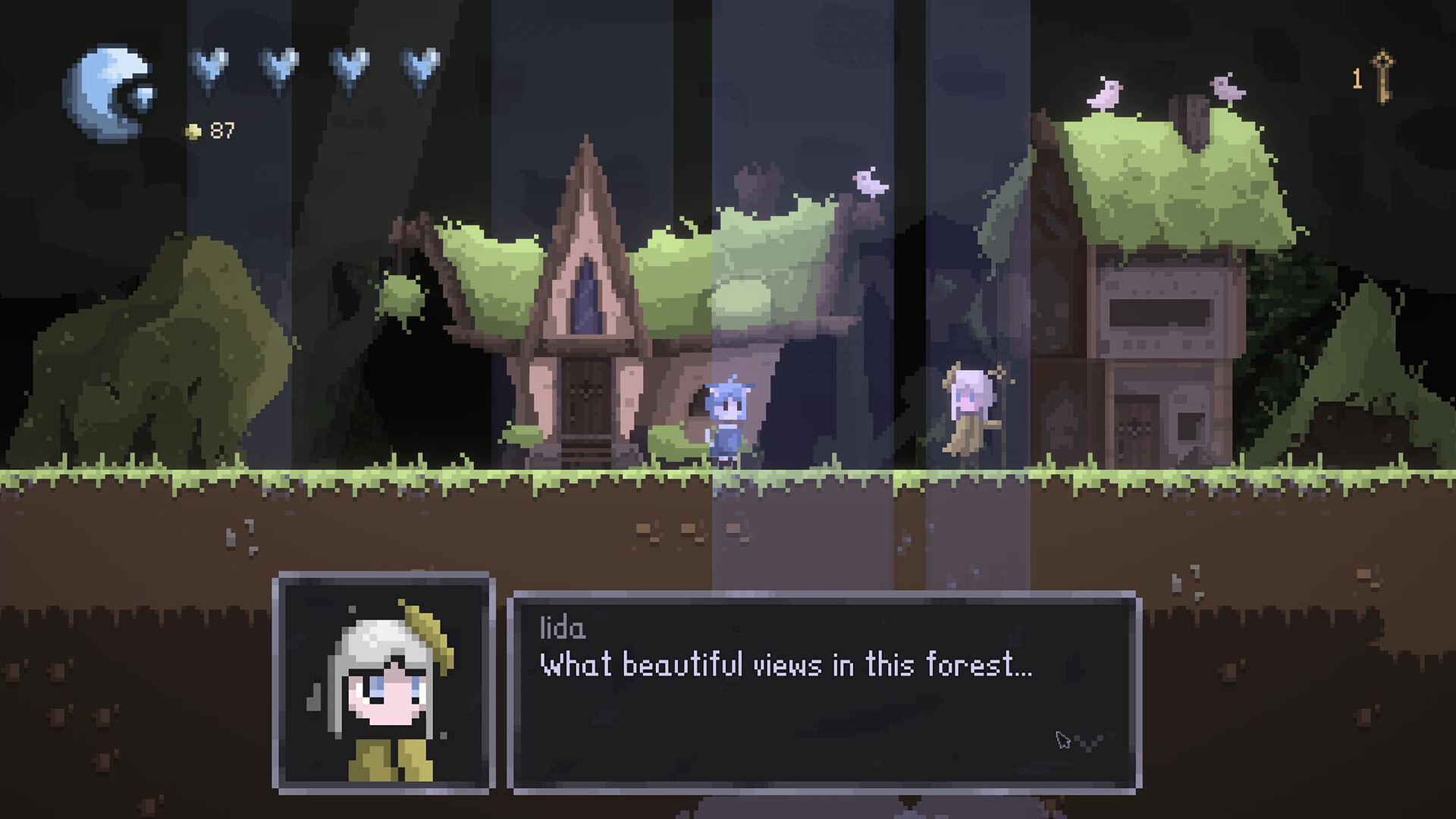The width and height of the screenshot is (1456, 819).
Task: Click the coin icon beside the 87 counter
Action: [194, 130]
